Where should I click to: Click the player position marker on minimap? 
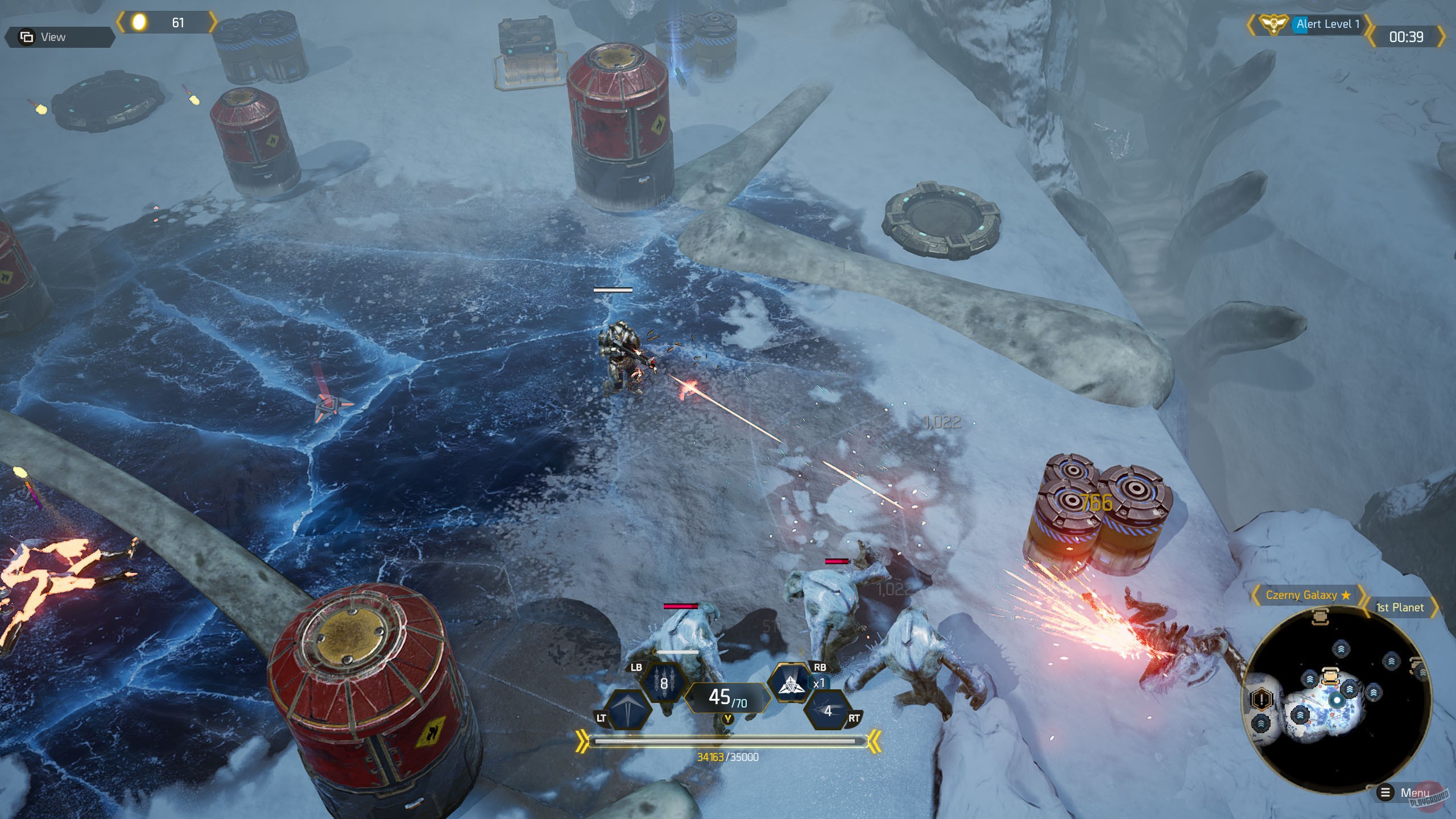tap(1337, 700)
